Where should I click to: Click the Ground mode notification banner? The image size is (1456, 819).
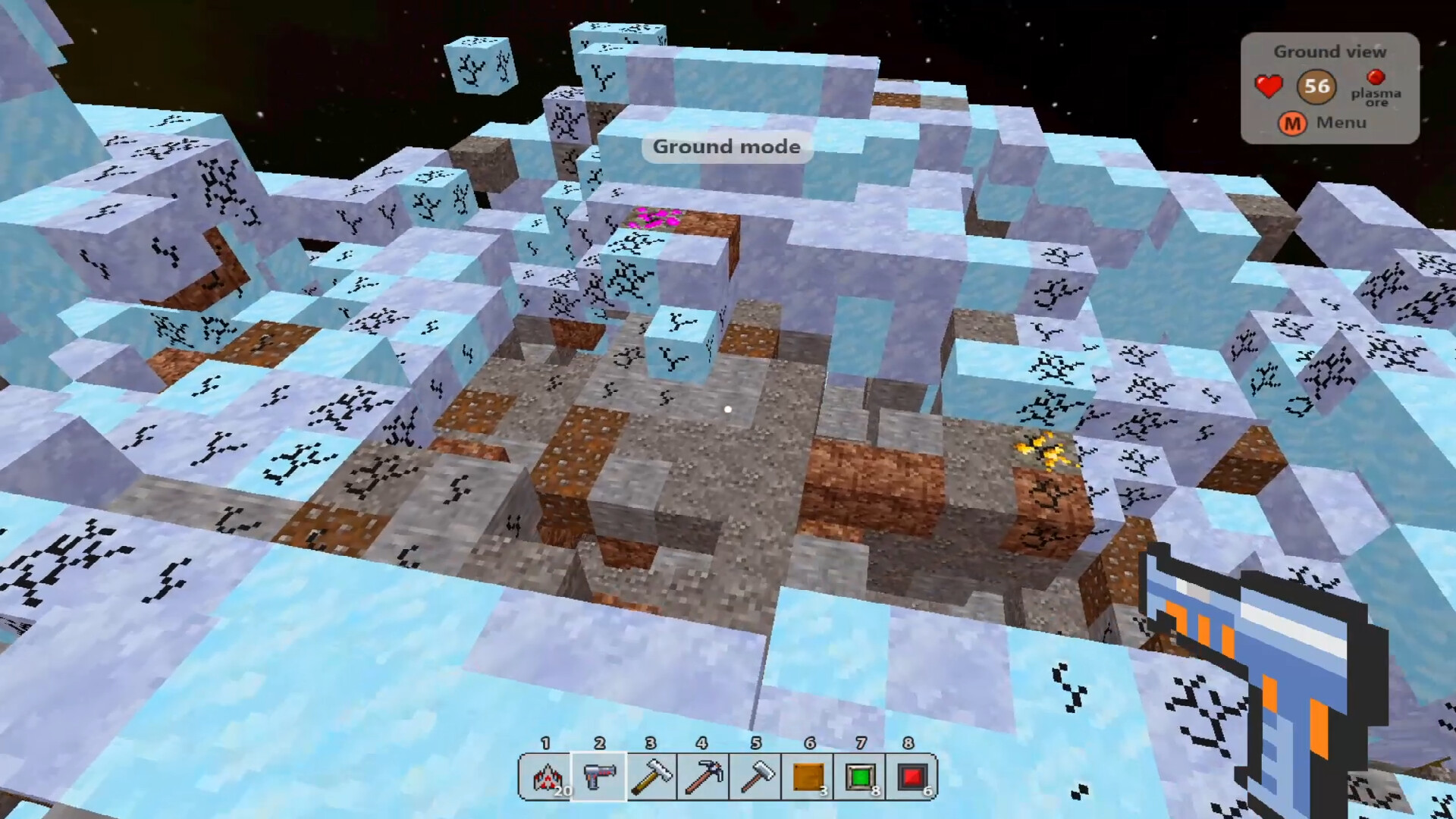pyautogui.click(x=726, y=146)
